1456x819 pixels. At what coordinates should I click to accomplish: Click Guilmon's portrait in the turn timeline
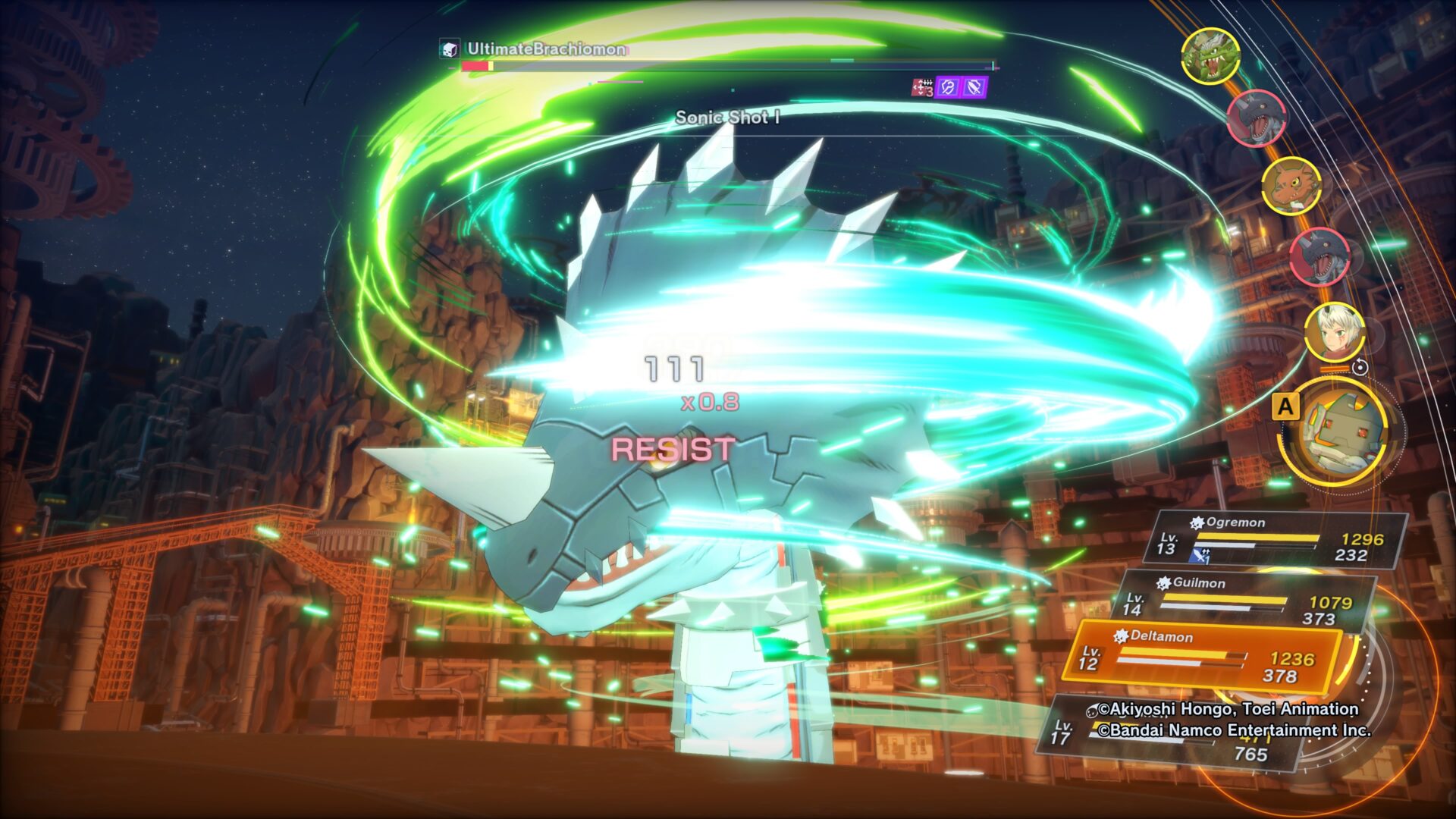point(1291,186)
